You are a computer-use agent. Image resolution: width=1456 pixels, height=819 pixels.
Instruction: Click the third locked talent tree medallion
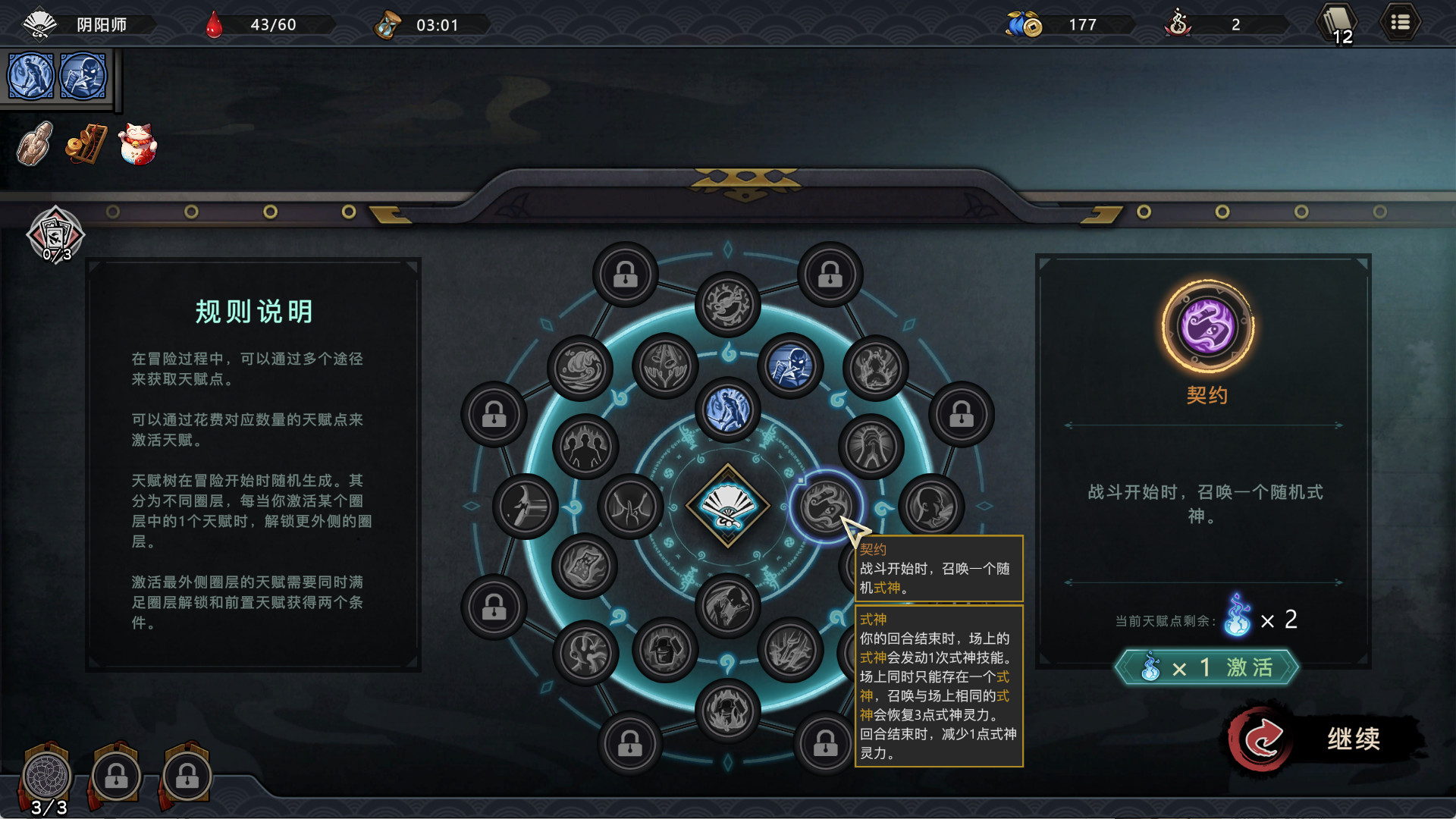(184, 775)
